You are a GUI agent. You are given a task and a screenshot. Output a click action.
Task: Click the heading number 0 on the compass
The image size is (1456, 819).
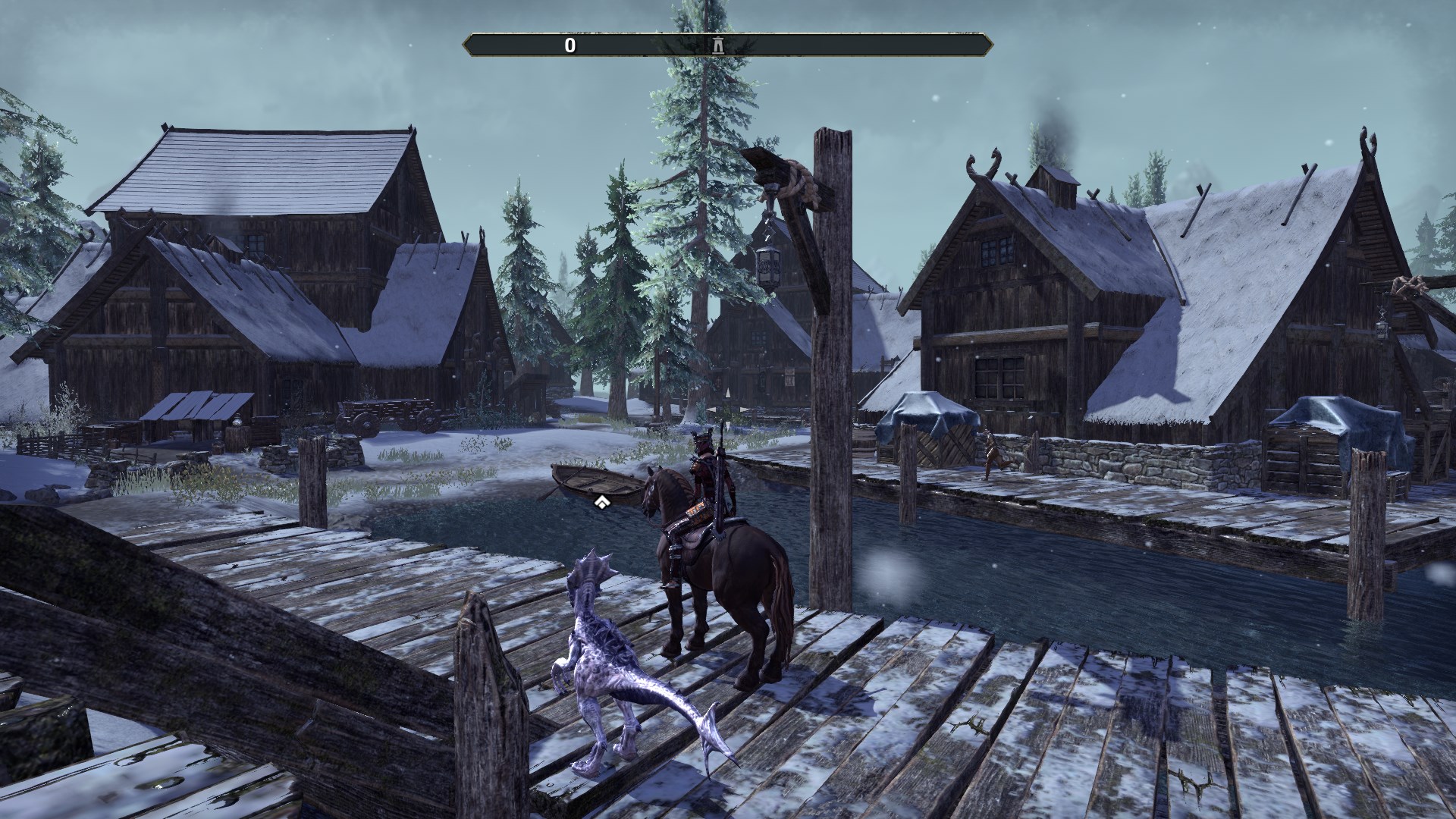[x=569, y=44]
